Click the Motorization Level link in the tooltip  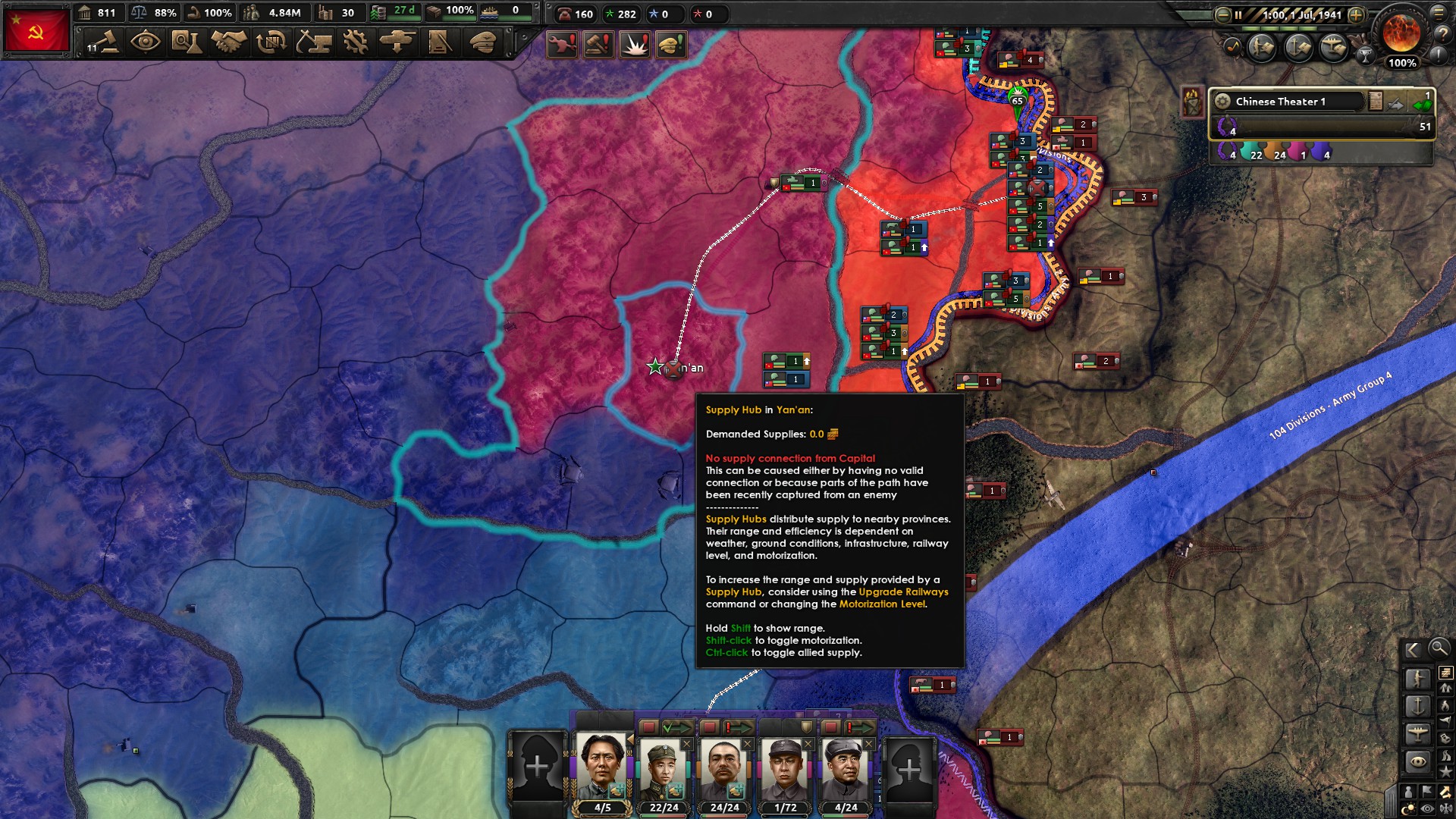click(882, 604)
